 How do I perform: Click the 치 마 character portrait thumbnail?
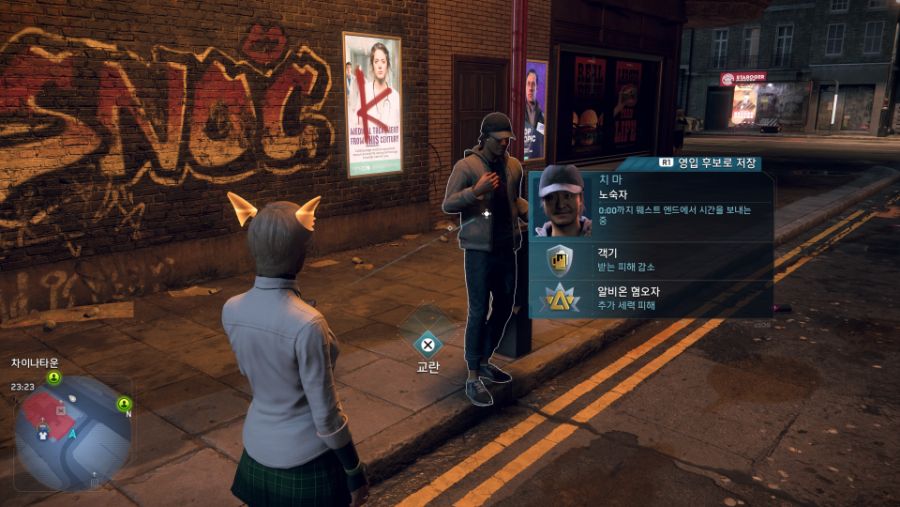pyautogui.click(x=563, y=201)
